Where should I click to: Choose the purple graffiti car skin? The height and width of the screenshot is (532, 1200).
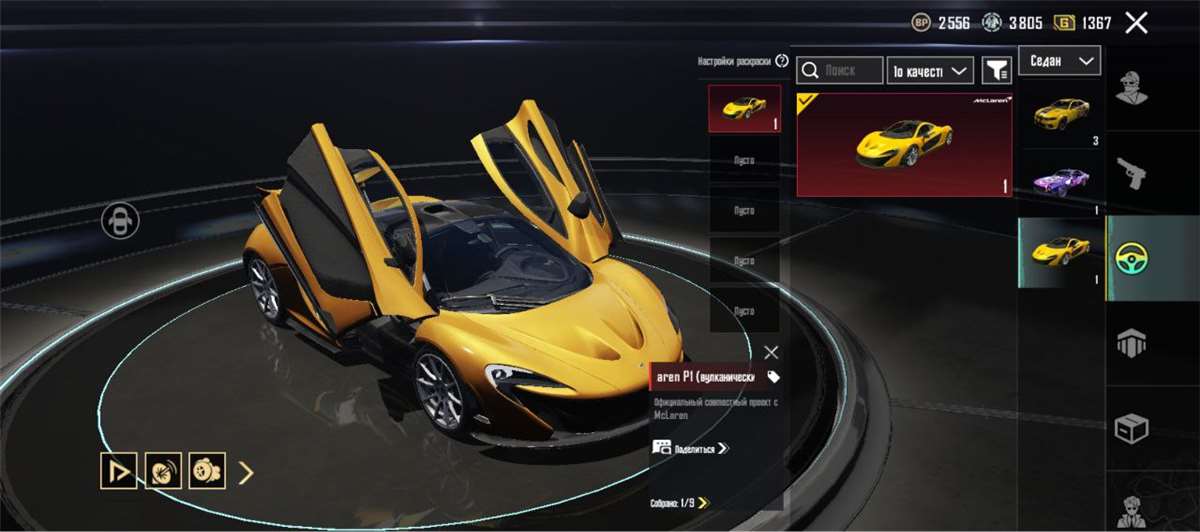pyautogui.click(x=1060, y=182)
